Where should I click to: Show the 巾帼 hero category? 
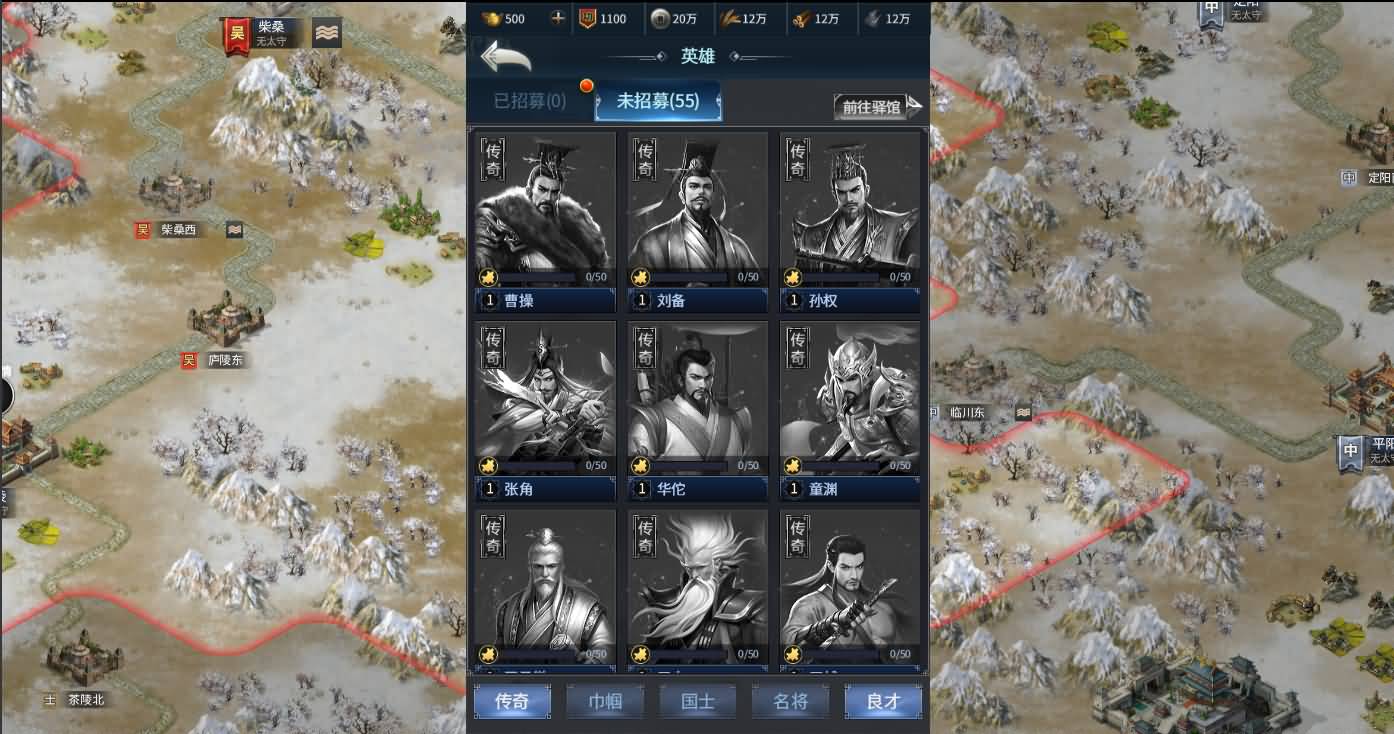605,702
